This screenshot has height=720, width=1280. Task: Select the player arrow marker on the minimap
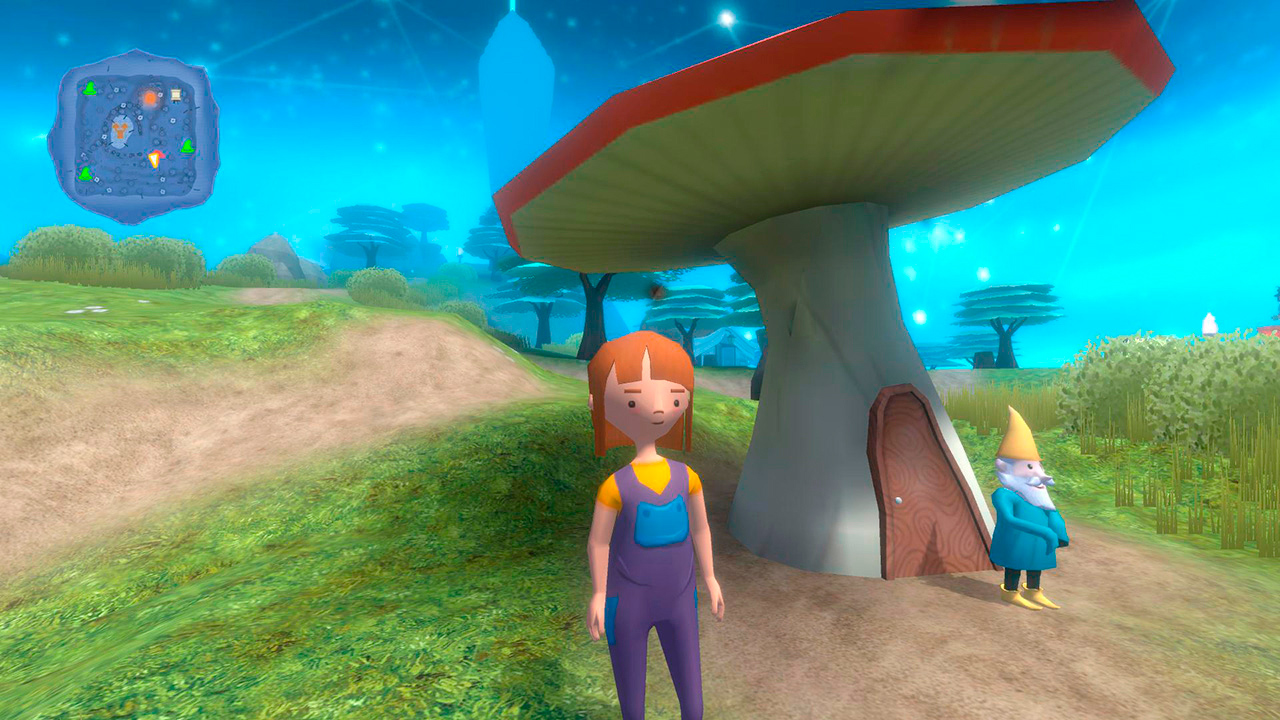tap(154, 158)
